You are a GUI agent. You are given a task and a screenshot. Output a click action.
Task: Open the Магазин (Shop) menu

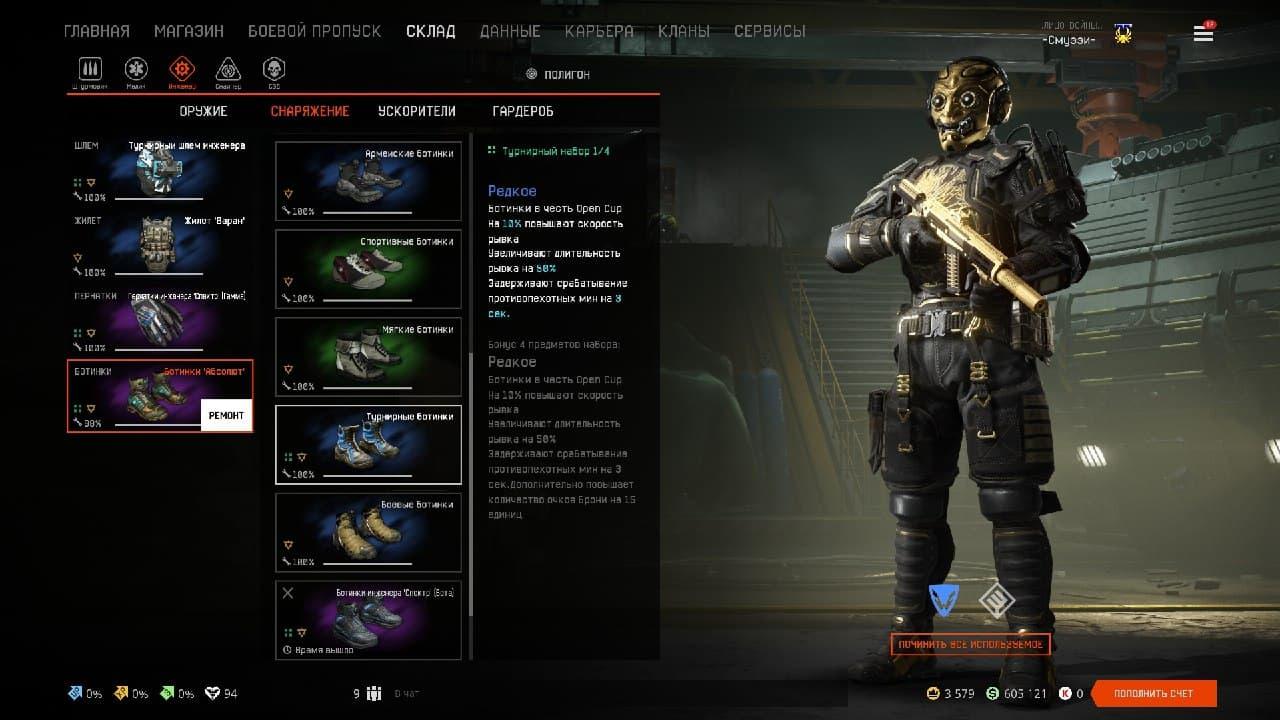(188, 31)
